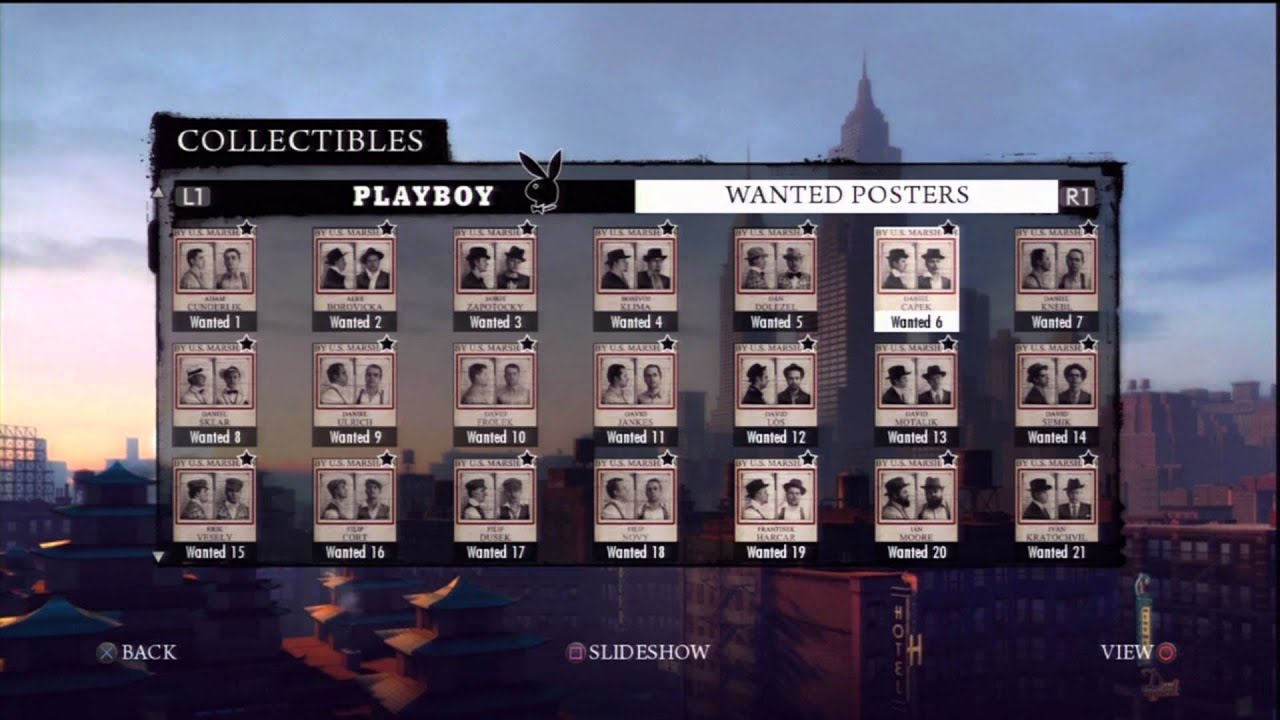Open the BACK option

pos(150,651)
